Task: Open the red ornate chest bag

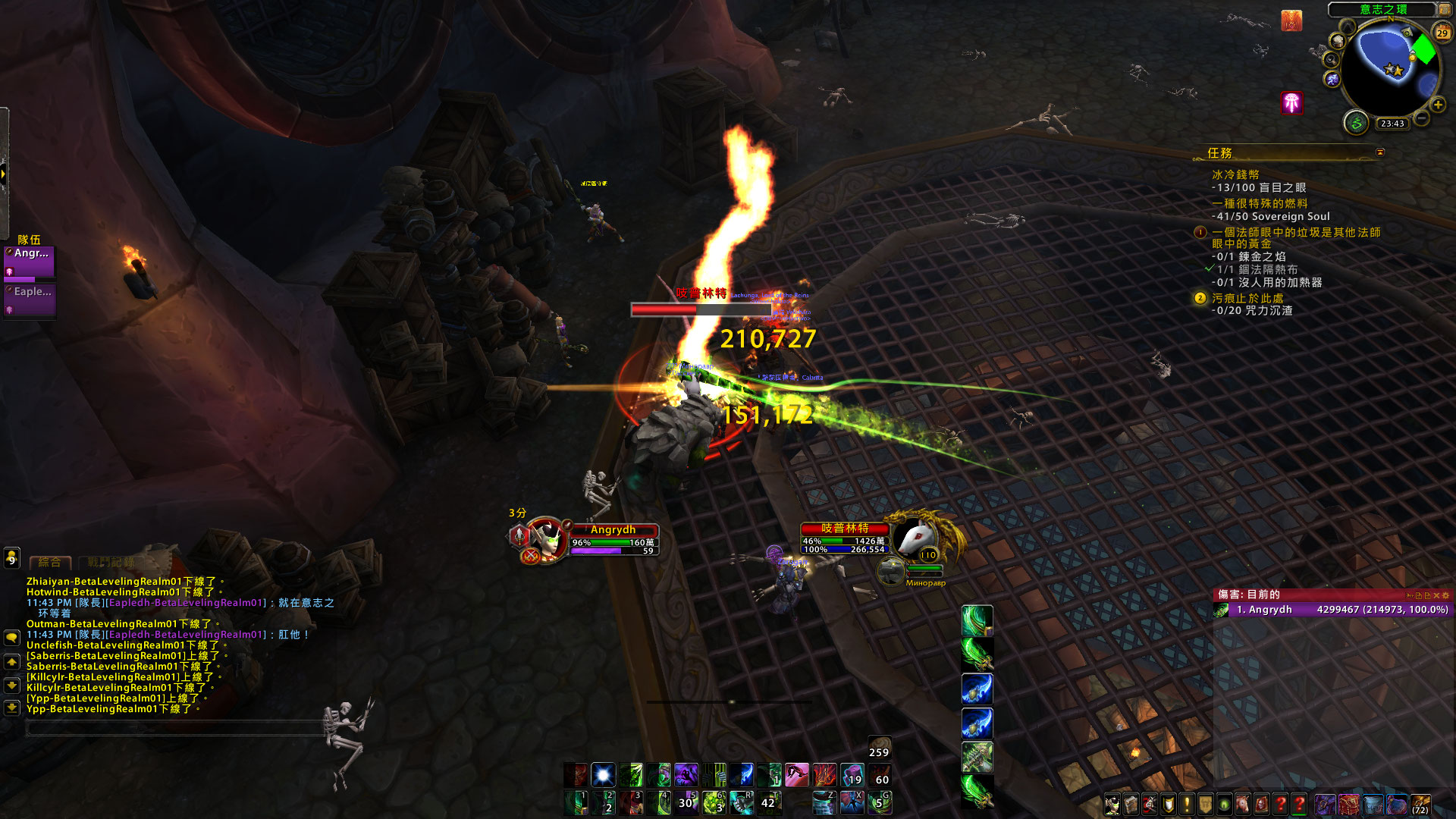Action: click(1348, 804)
